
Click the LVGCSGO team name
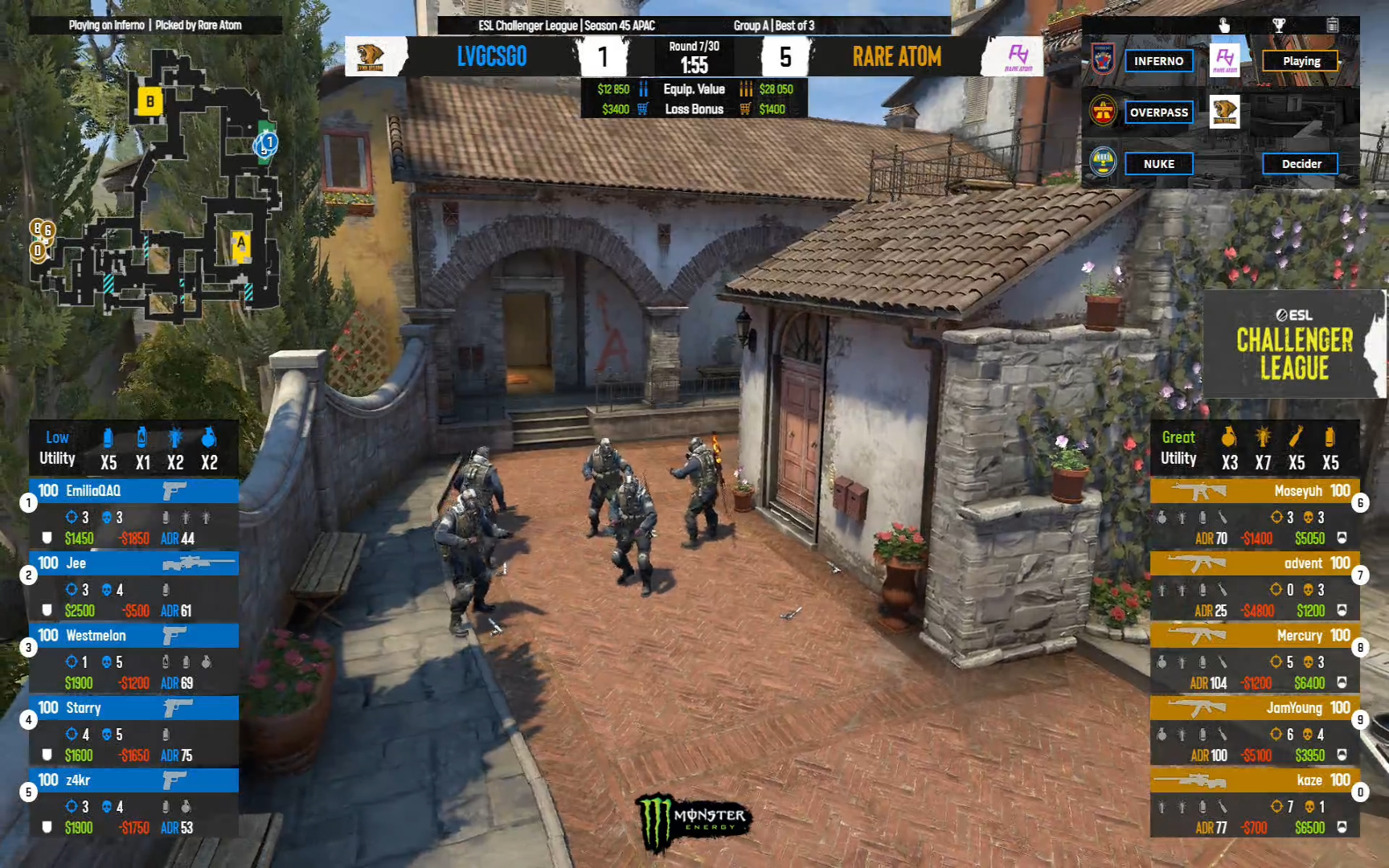492,56
